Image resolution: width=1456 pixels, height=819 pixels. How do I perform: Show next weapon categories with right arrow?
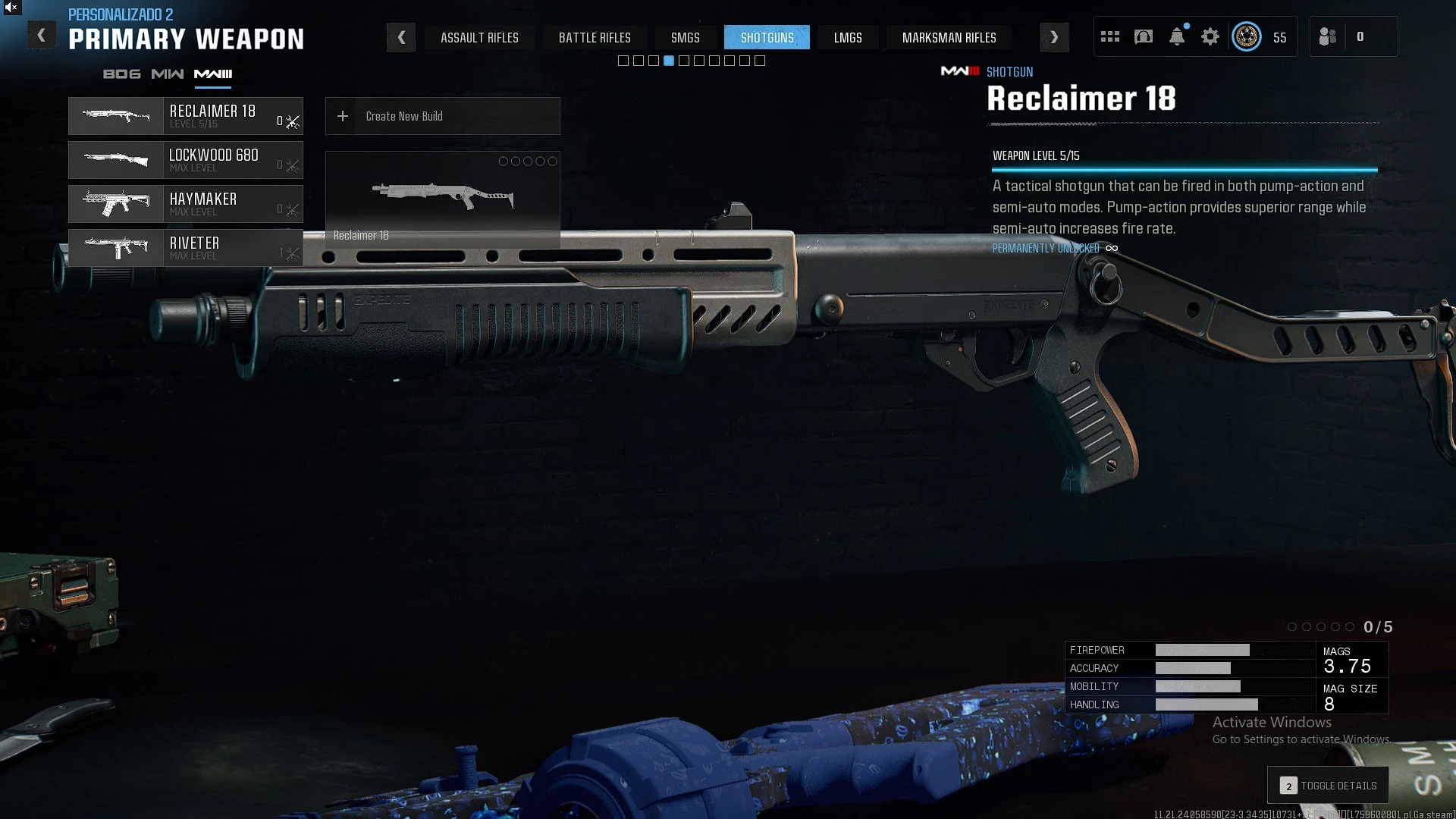(x=1054, y=37)
